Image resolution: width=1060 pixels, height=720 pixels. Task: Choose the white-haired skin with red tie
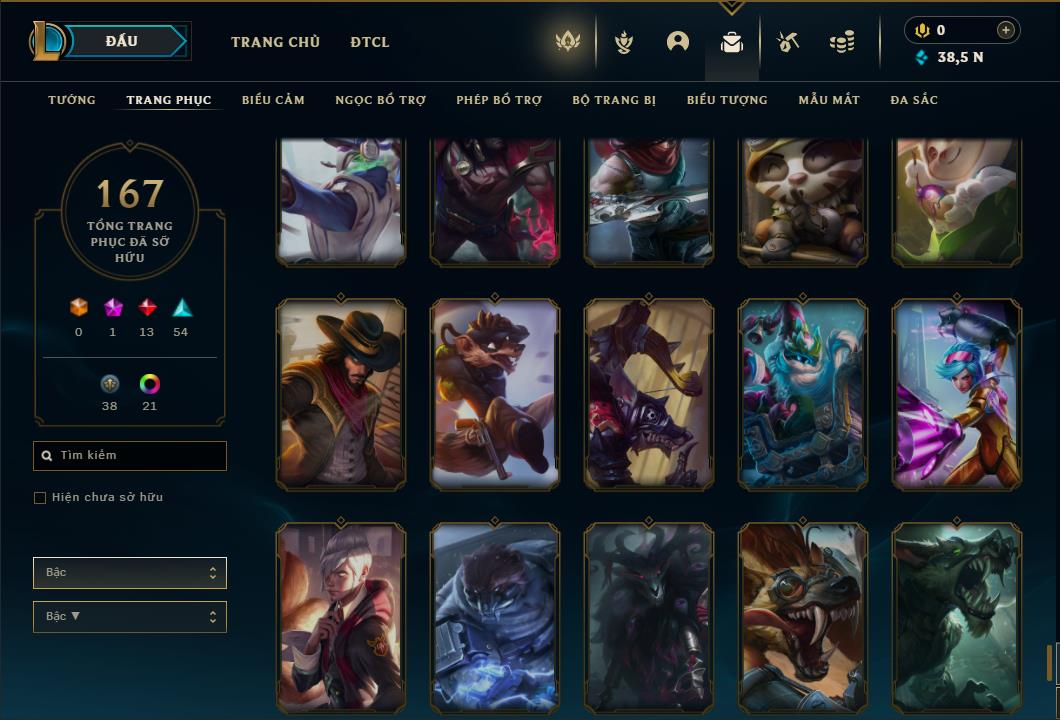point(341,618)
